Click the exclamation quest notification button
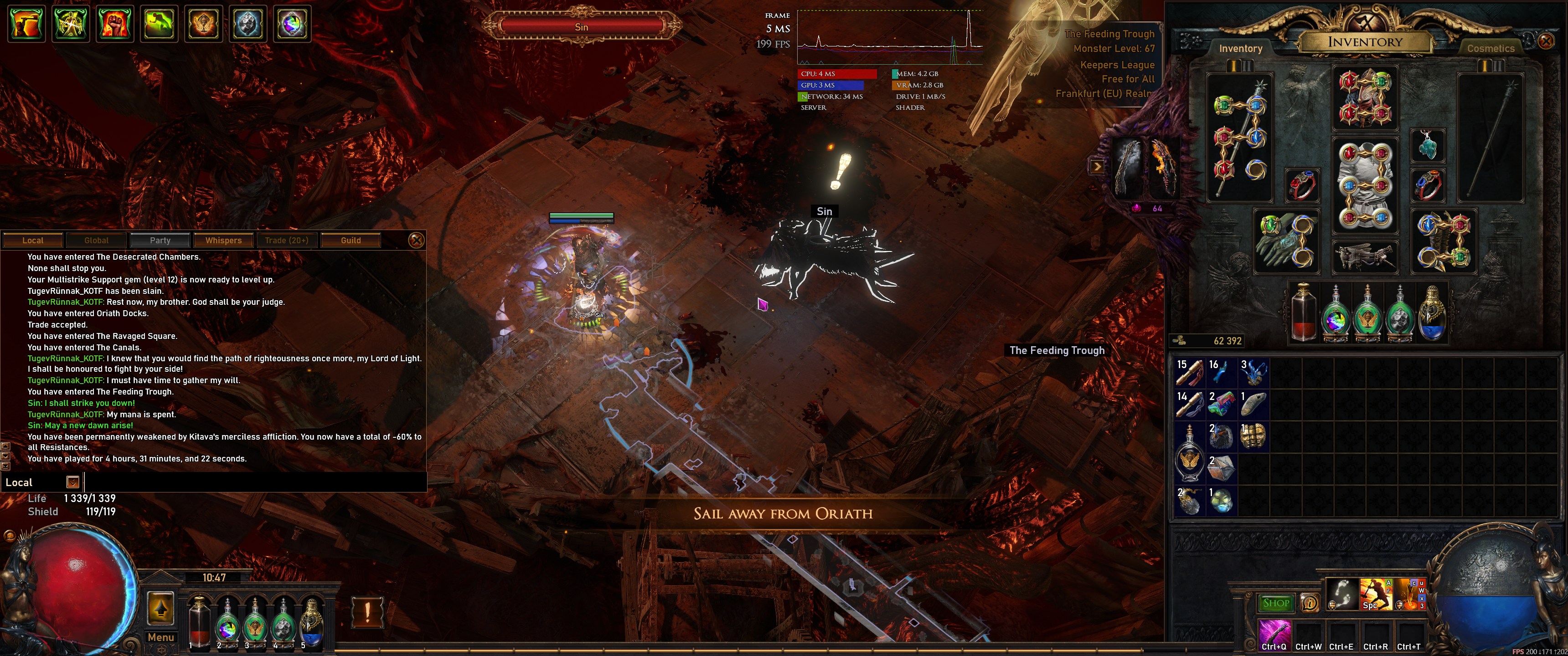This screenshot has height=656, width=1568. coord(367,611)
